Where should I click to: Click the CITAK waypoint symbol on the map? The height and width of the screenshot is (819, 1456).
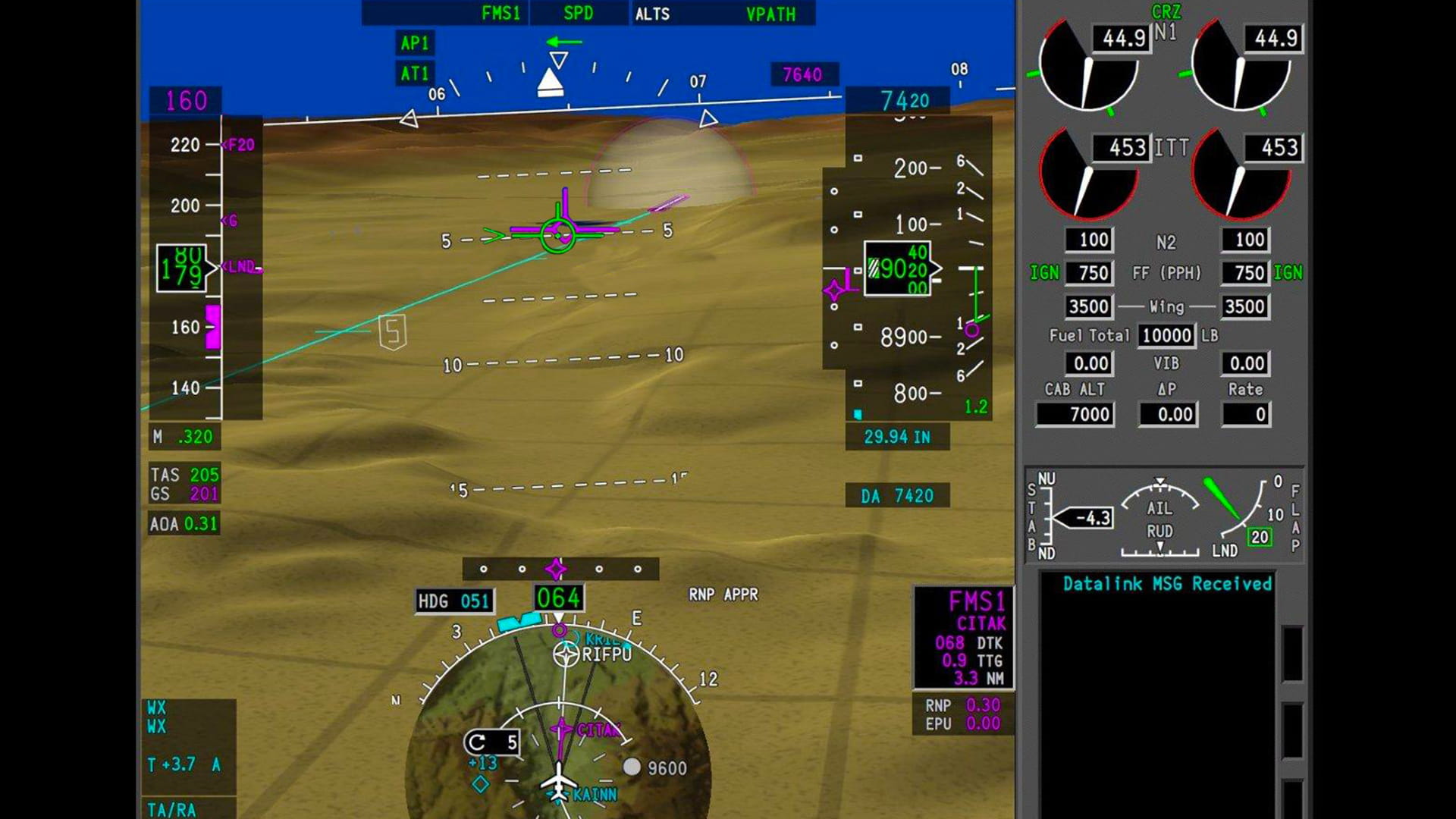(x=561, y=726)
